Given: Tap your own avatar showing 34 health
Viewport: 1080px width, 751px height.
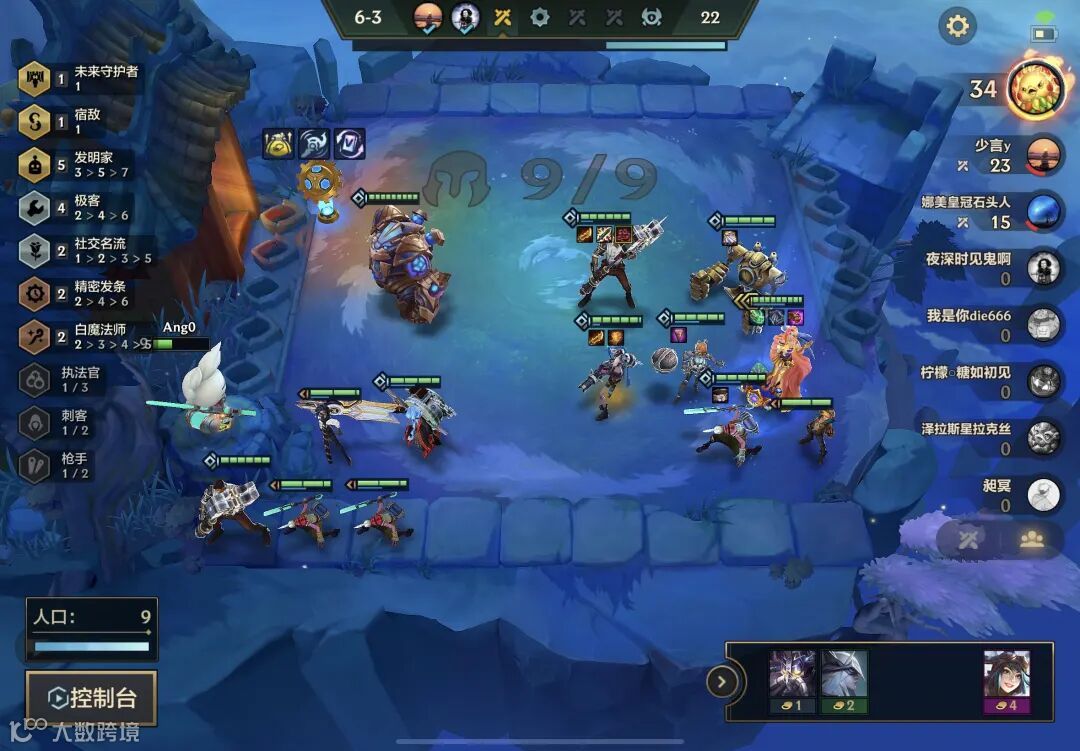Looking at the screenshot, I should click(x=1033, y=89).
